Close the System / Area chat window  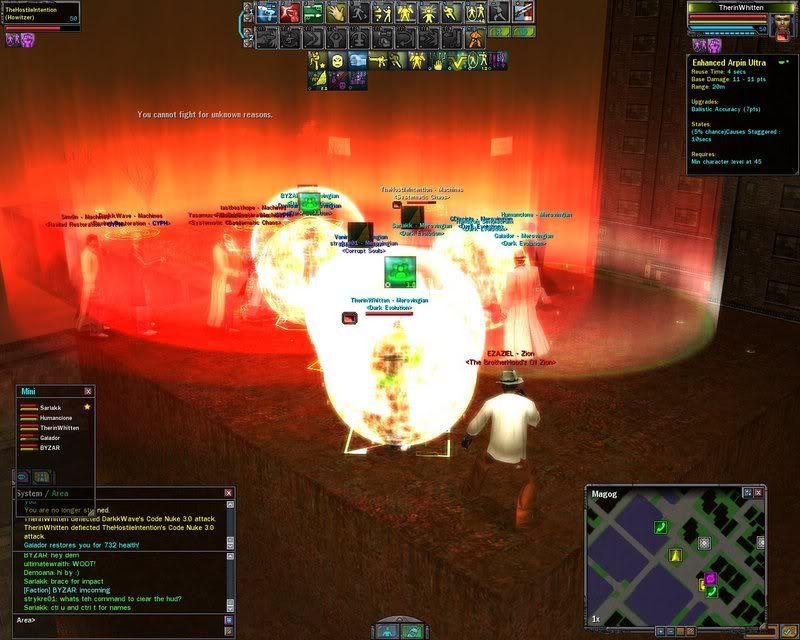[228, 493]
